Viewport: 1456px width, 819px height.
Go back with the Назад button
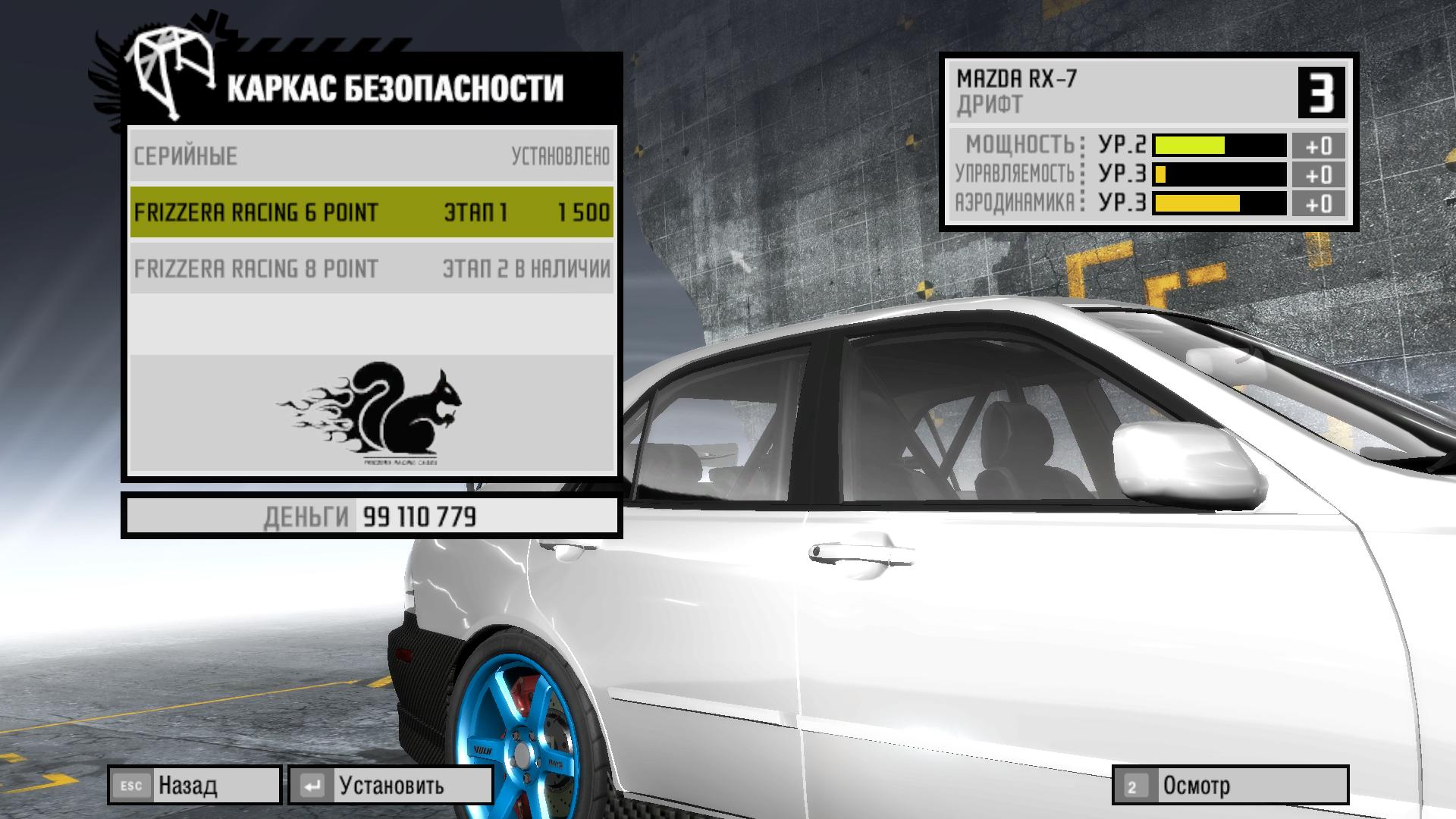pos(194,786)
